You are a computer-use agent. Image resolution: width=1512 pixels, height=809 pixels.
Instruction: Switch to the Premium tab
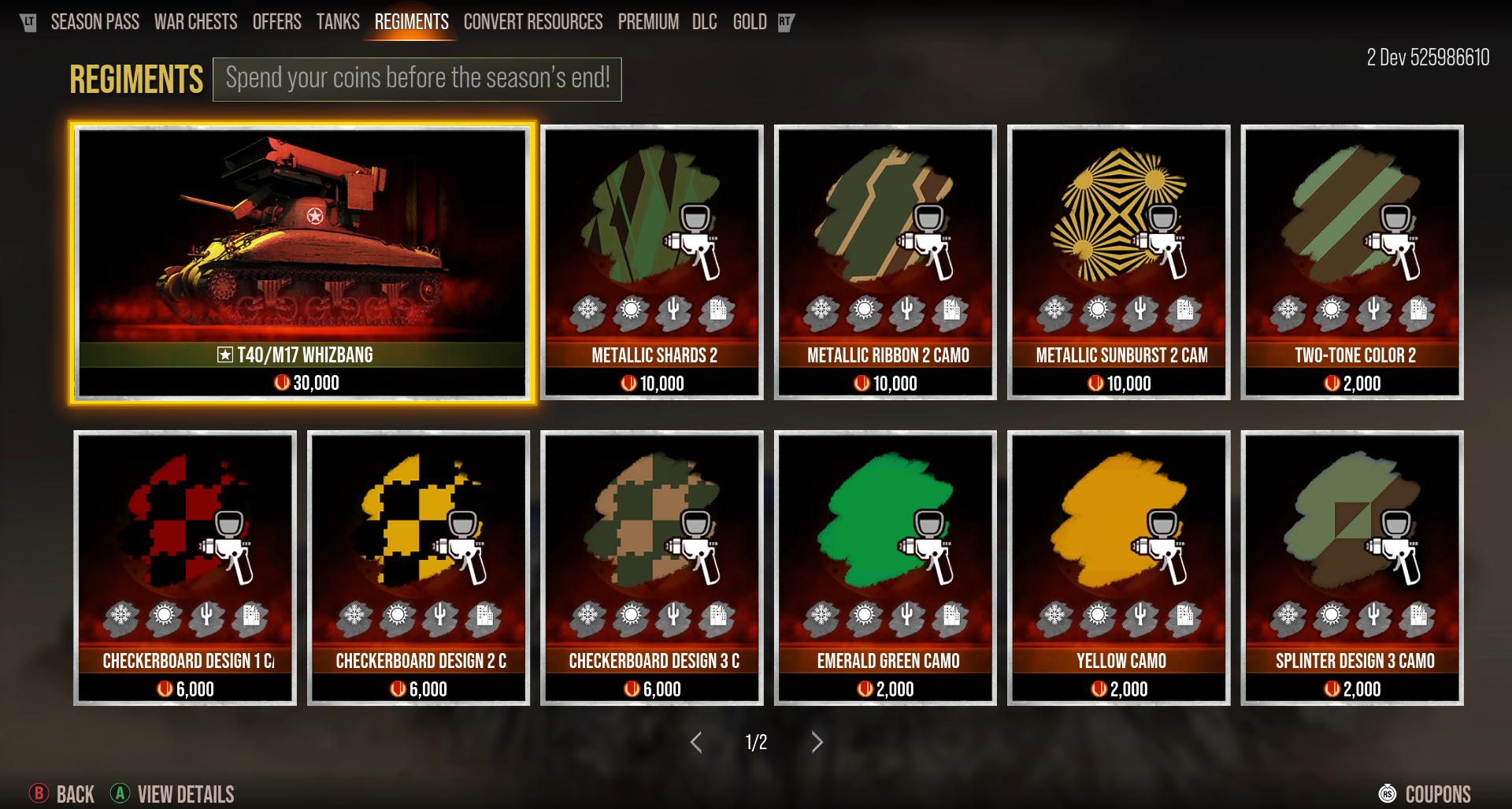click(647, 22)
